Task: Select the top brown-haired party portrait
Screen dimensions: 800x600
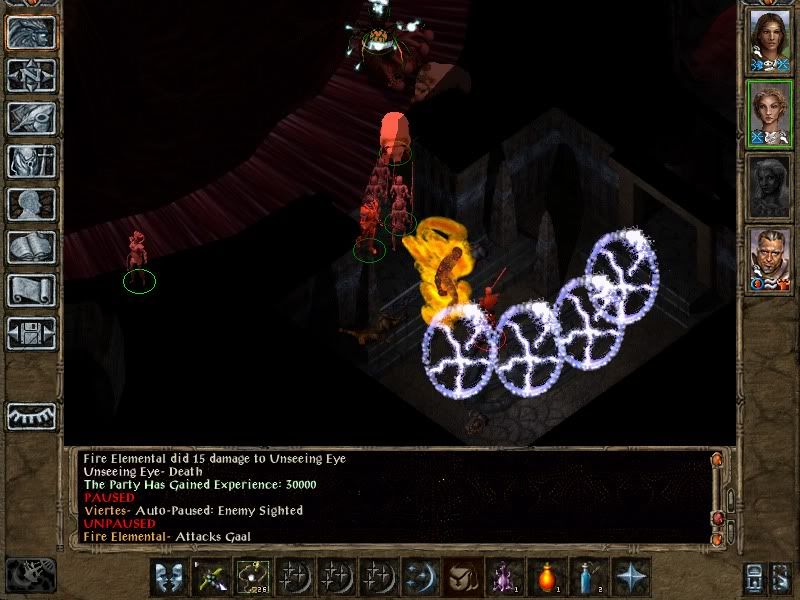Action: tap(769, 41)
